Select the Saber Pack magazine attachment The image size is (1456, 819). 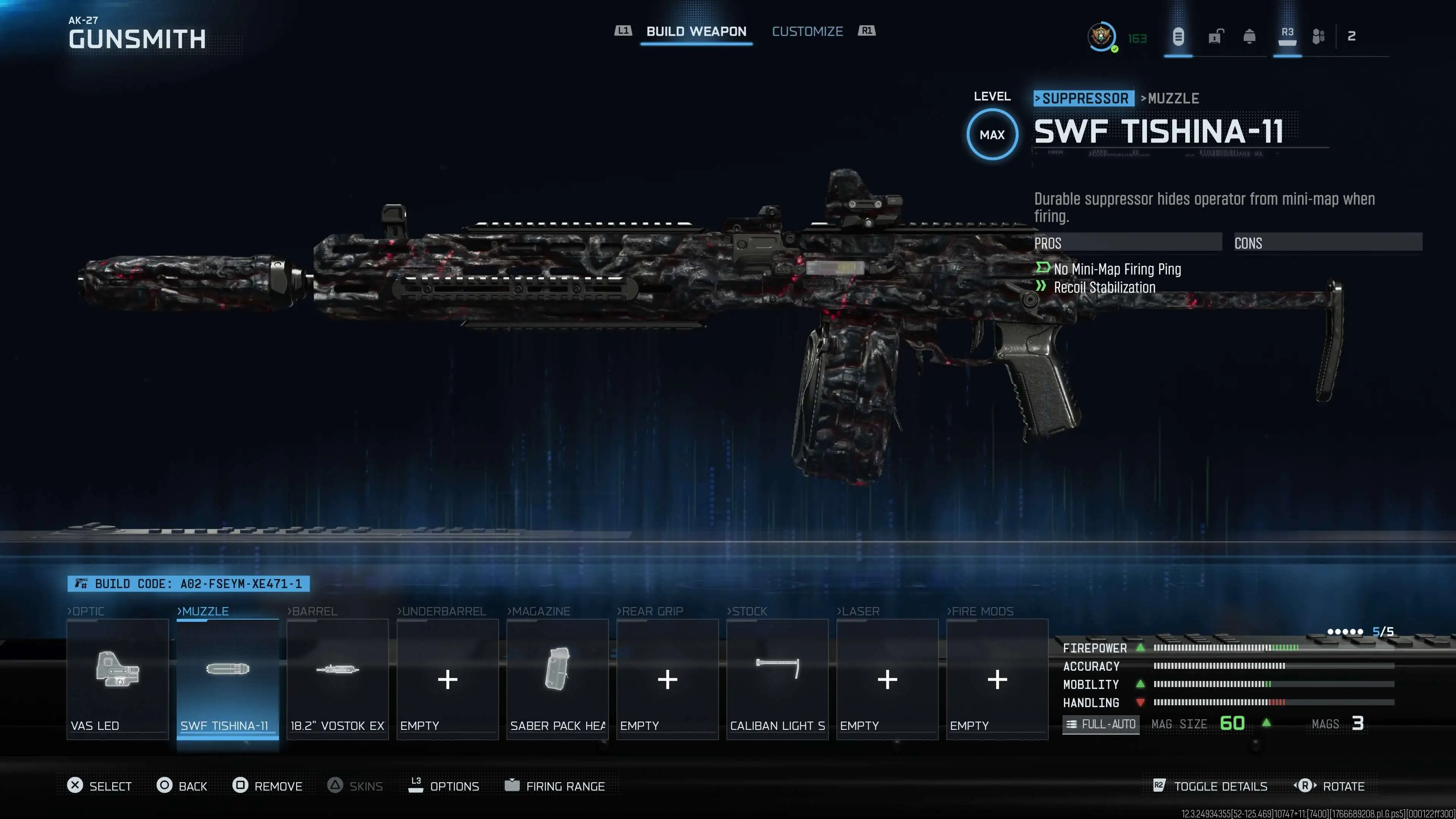(x=557, y=678)
